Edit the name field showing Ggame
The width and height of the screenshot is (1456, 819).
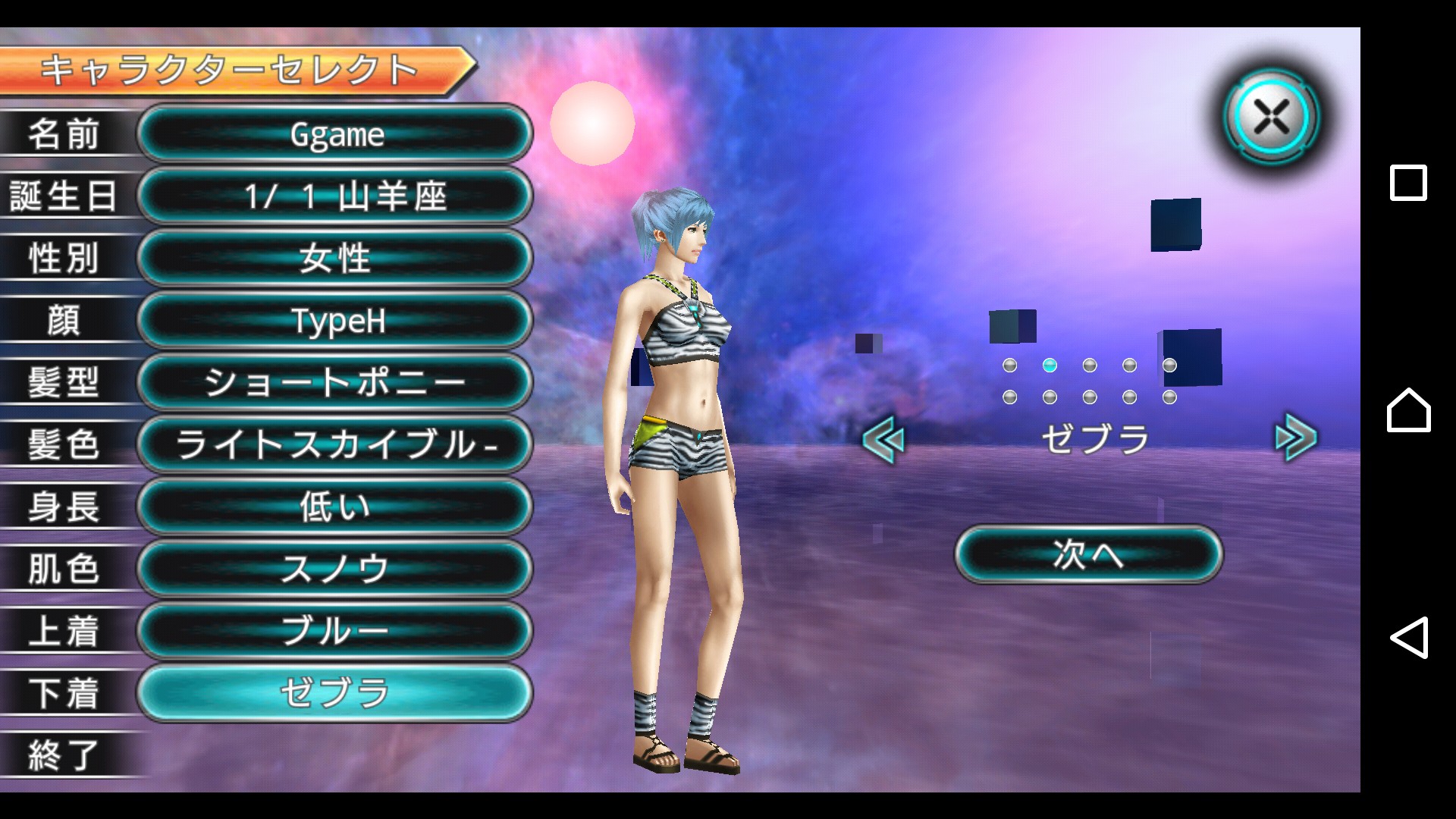[335, 134]
